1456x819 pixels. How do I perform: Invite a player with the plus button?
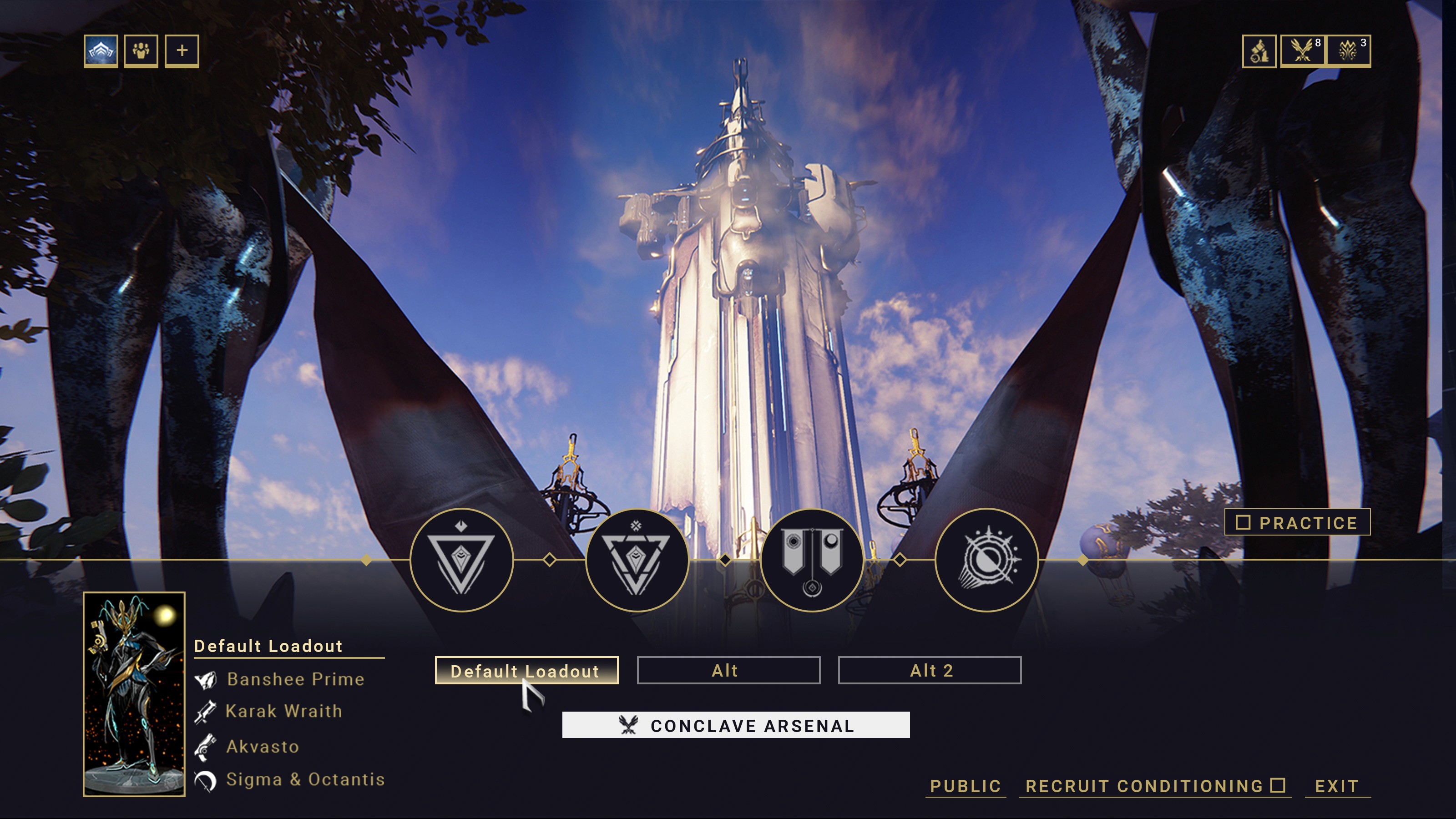click(x=182, y=51)
